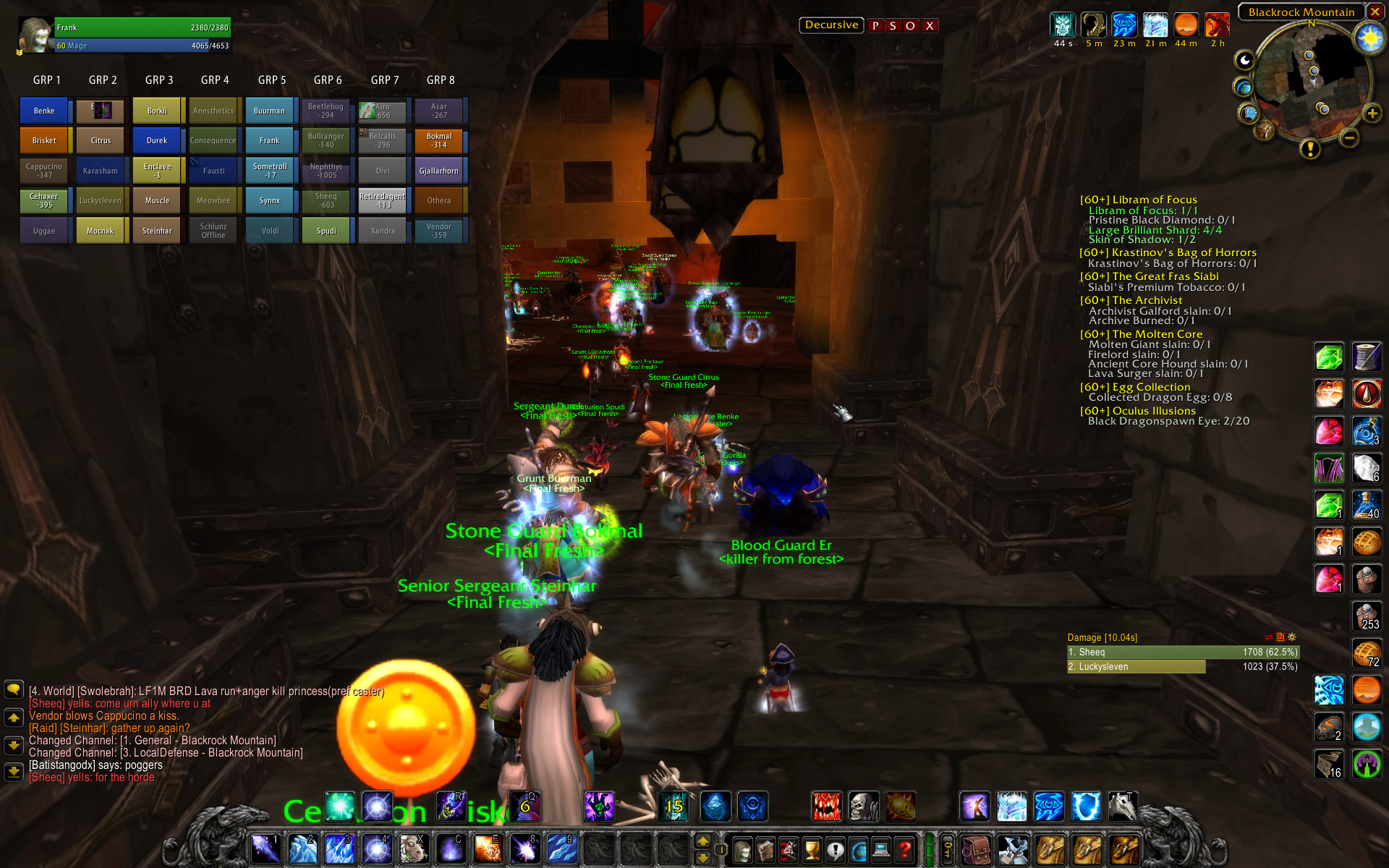The height and width of the screenshot is (868, 1389).
Task: Zoom out the minimap with minus button
Action: coord(1348,137)
